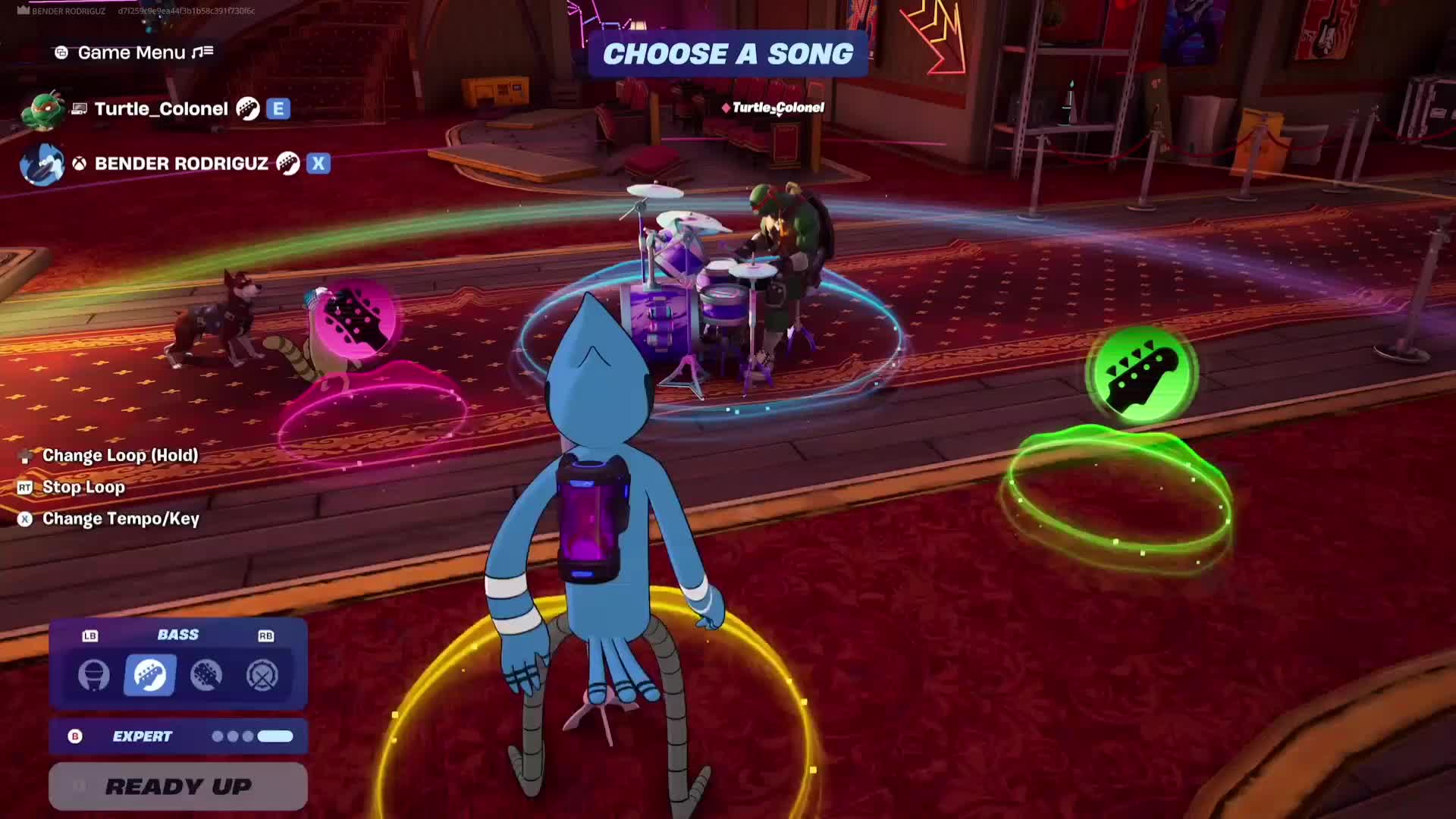Select the vocals microphone instrument icon
This screenshot has width=1456, height=819.
click(x=94, y=675)
